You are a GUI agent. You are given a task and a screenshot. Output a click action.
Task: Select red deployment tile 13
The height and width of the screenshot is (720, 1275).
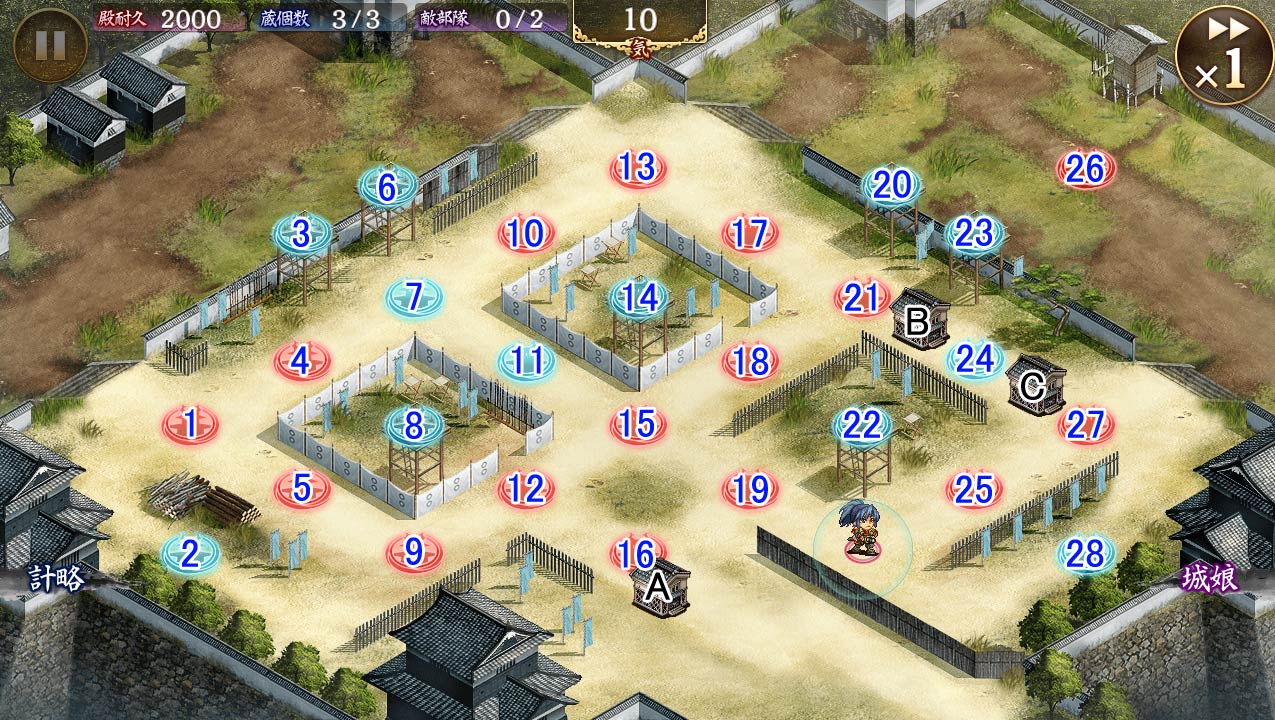[638, 169]
